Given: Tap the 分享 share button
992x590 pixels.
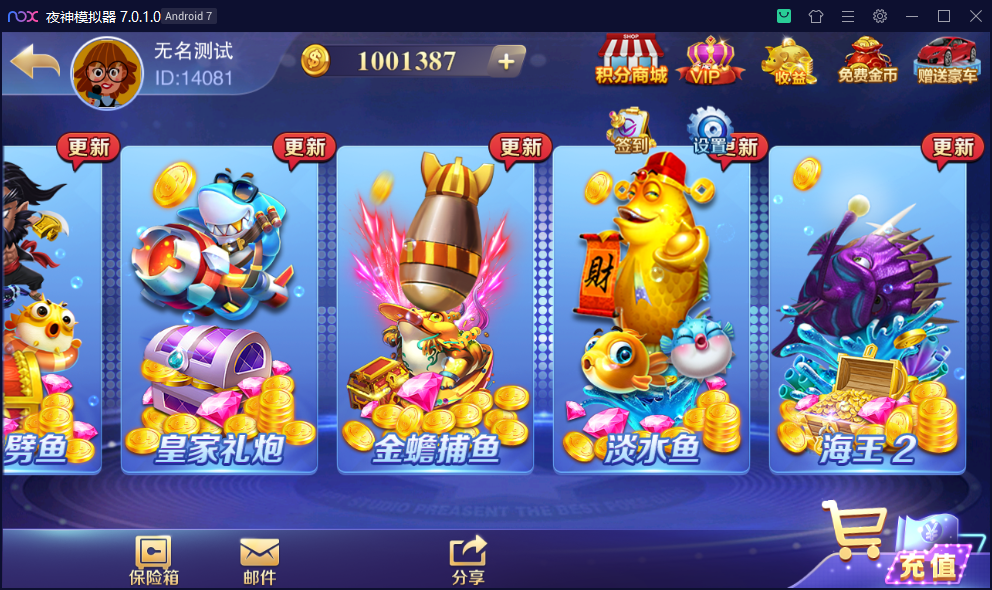Looking at the screenshot, I should click(x=468, y=559).
